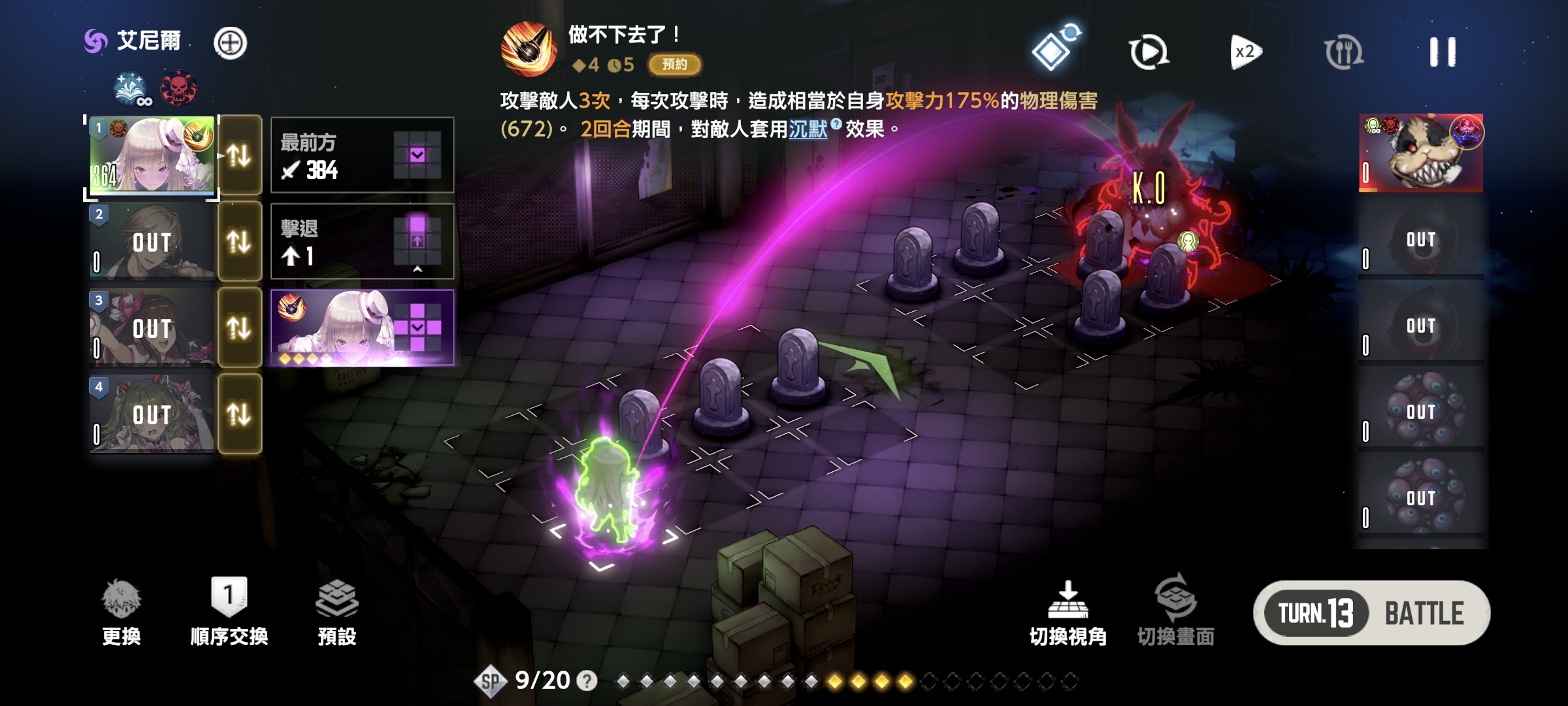Click the SP help question mark
Screen dimensions: 1568x706
point(587,681)
